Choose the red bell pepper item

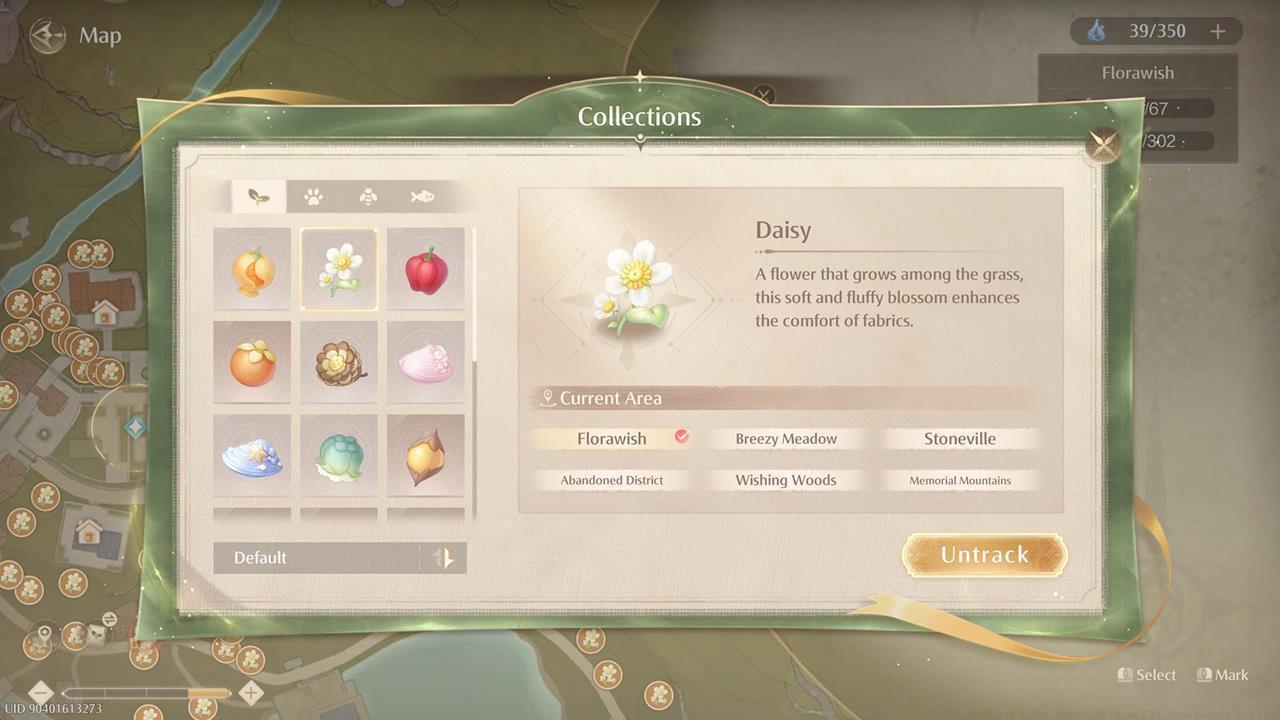[x=426, y=269]
